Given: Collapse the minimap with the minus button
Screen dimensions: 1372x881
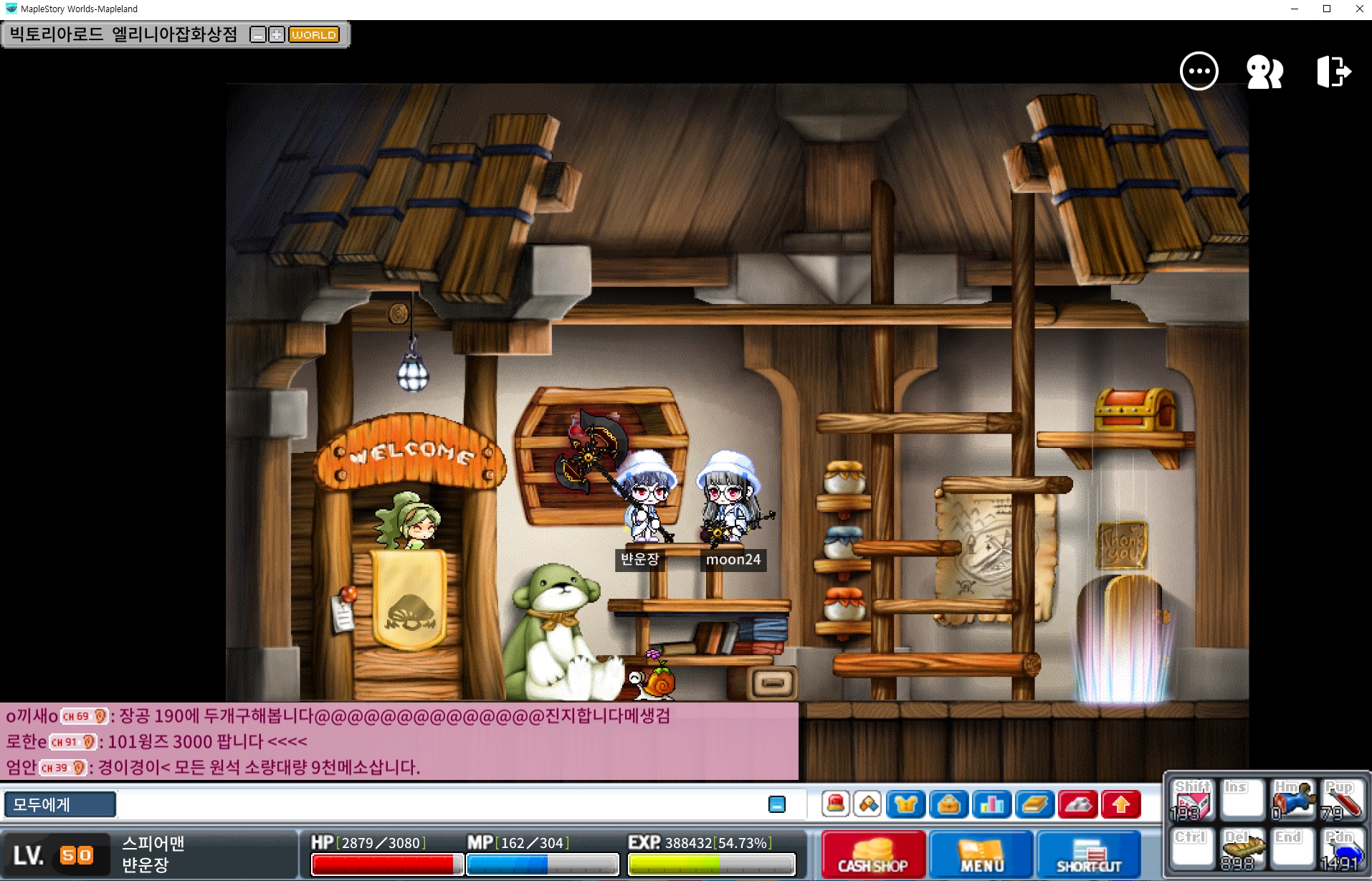Looking at the screenshot, I should click(257, 35).
